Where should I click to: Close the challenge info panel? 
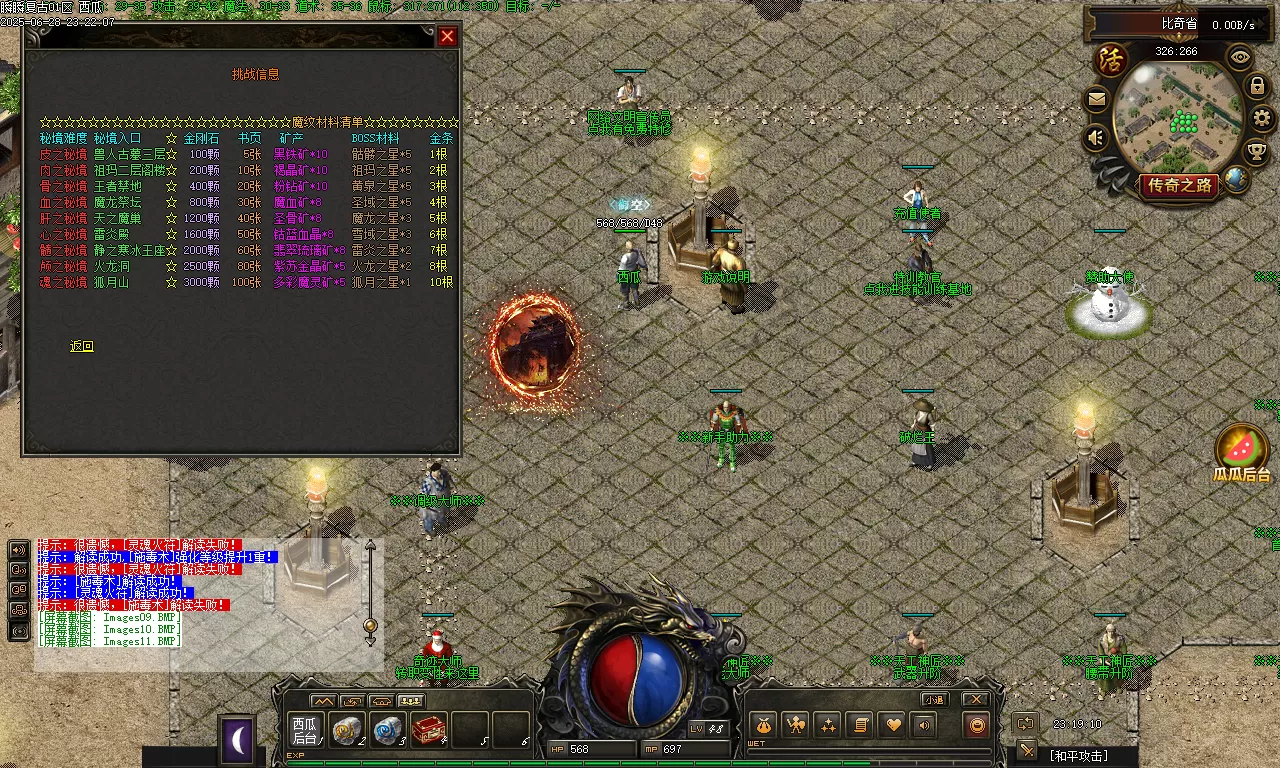(x=447, y=36)
